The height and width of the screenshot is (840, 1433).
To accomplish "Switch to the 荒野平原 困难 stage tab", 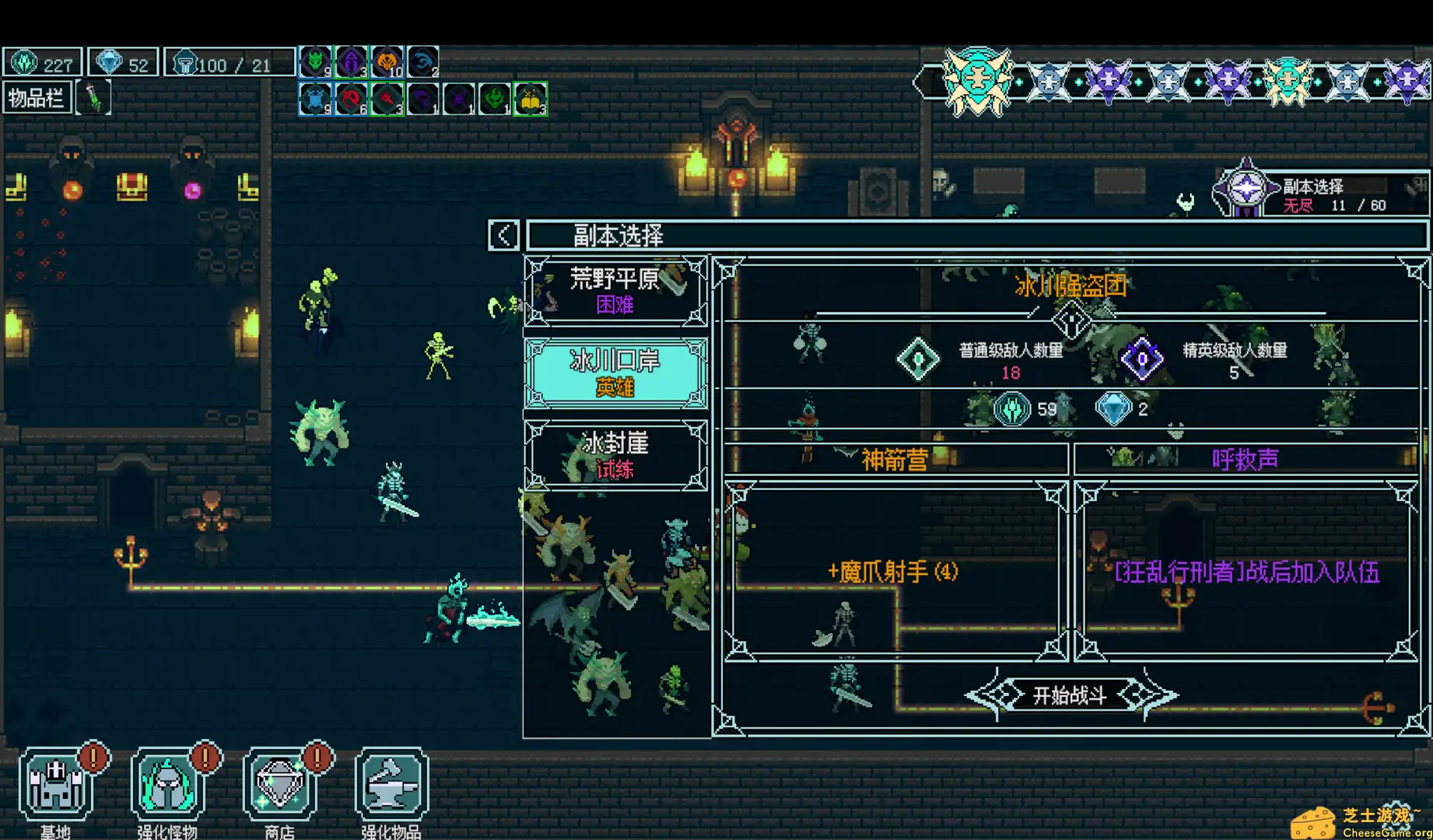I will click(x=615, y=292).
